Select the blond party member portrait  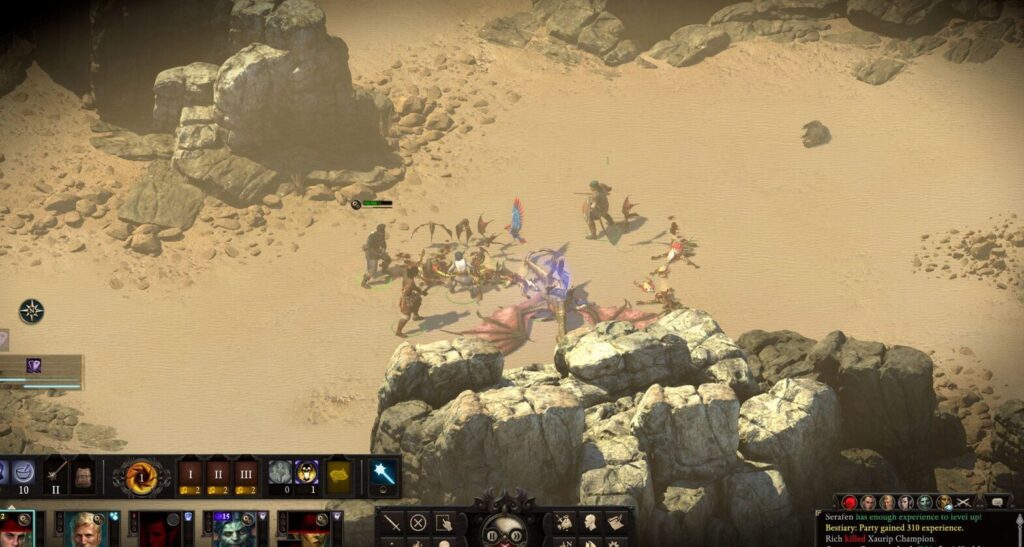point(86,529)
